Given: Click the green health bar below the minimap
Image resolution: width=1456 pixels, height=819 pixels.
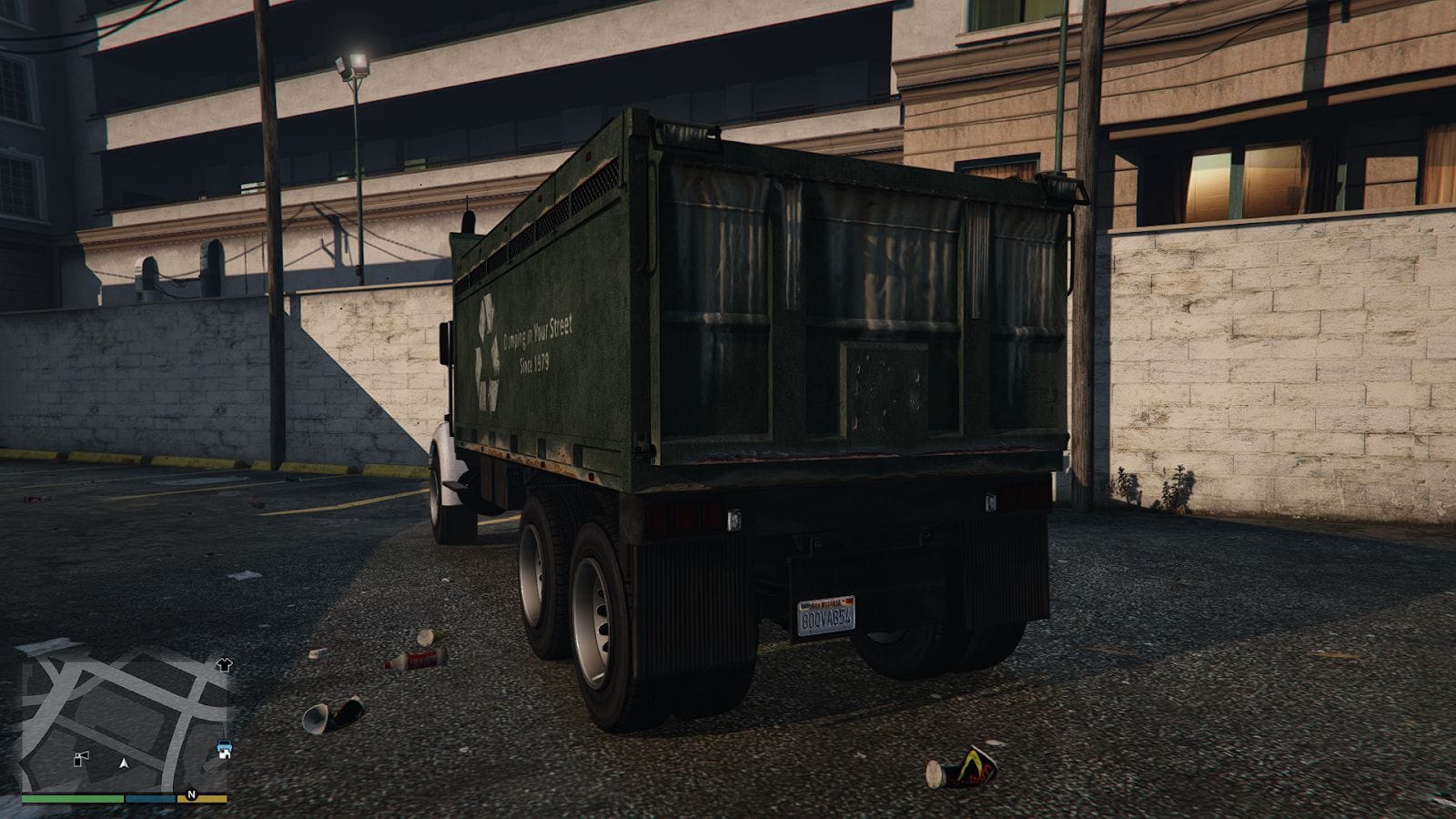Looking at the screenshot, I should pos(71,798).
